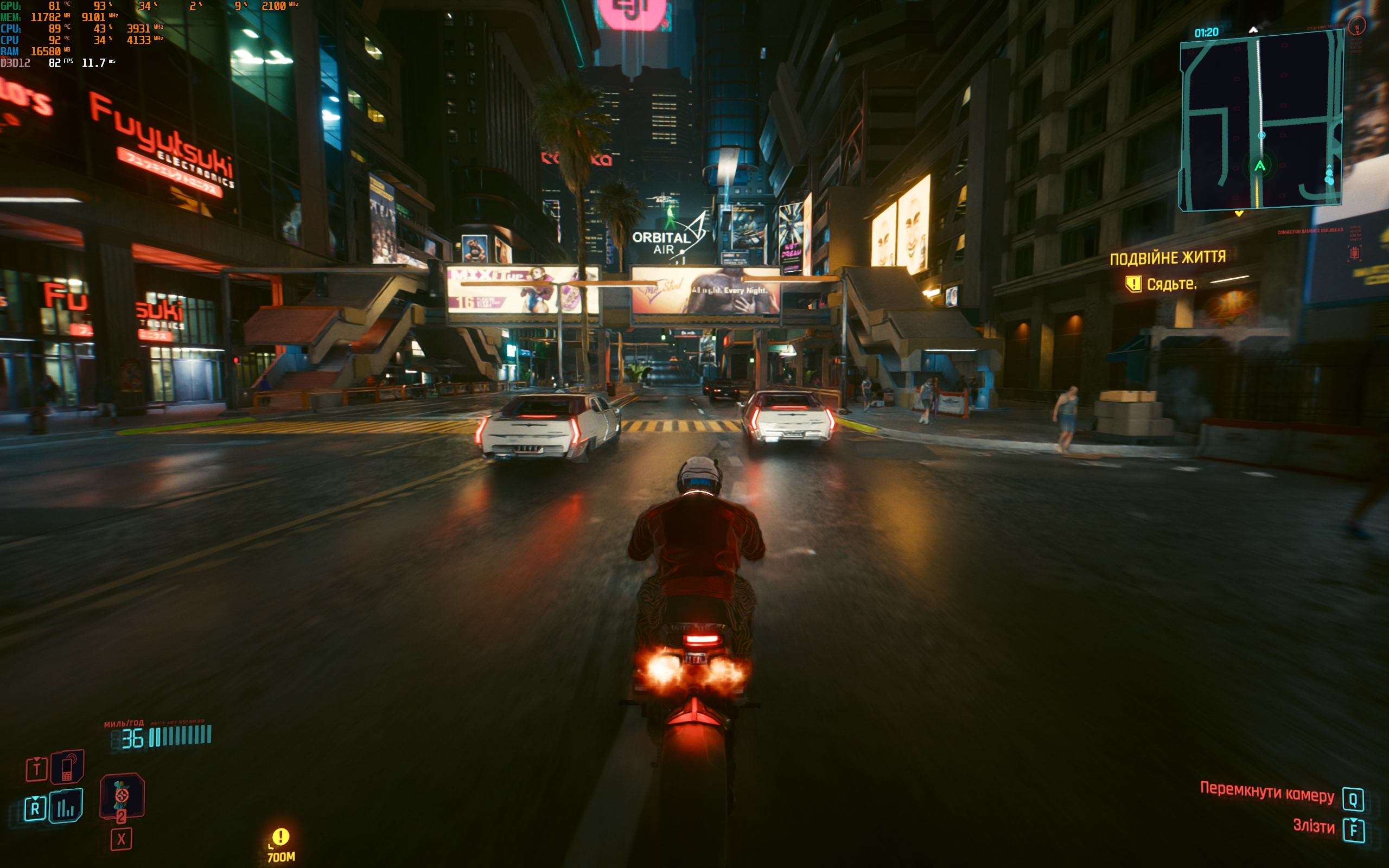Select the cluster of cyan markers on the minimap
1389x868 pixels.
pos(1329,176)
